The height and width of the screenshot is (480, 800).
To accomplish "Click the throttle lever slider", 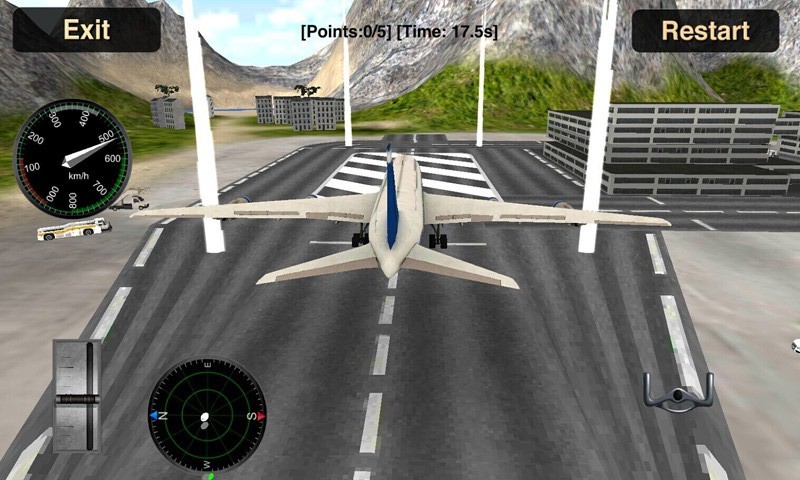I will coord(77,397).
